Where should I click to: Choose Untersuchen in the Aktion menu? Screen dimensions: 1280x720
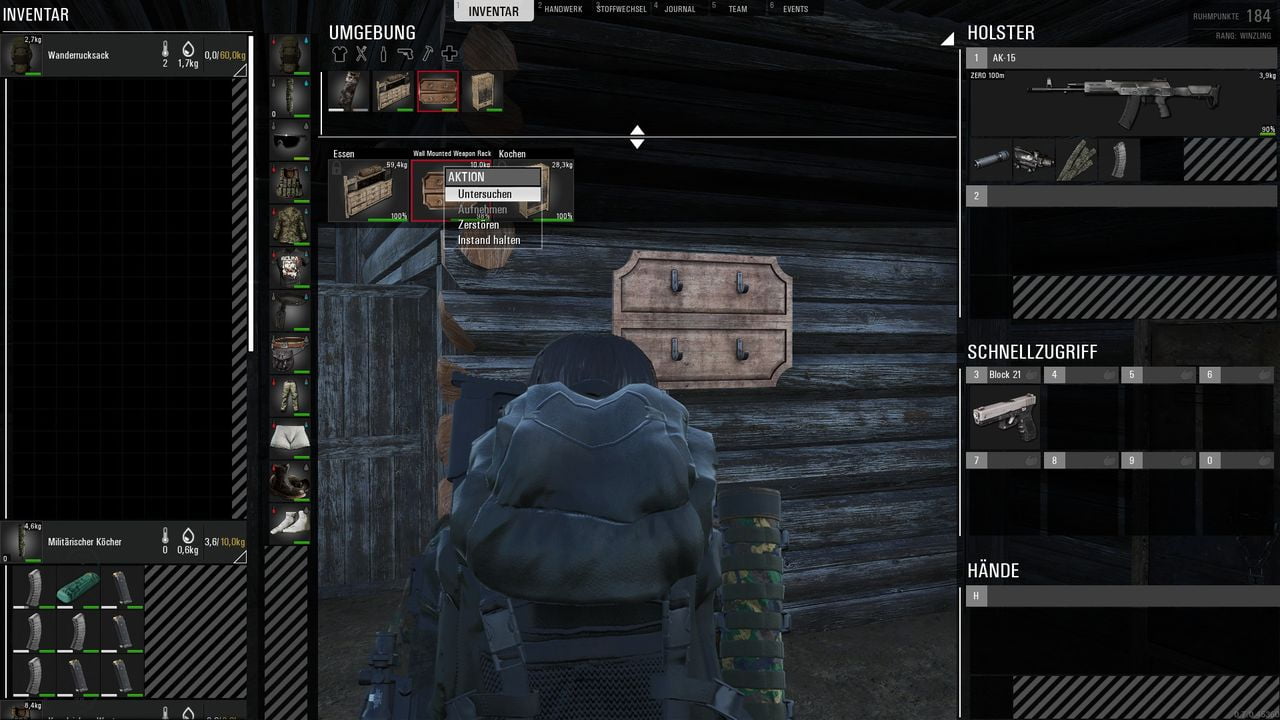486,194
